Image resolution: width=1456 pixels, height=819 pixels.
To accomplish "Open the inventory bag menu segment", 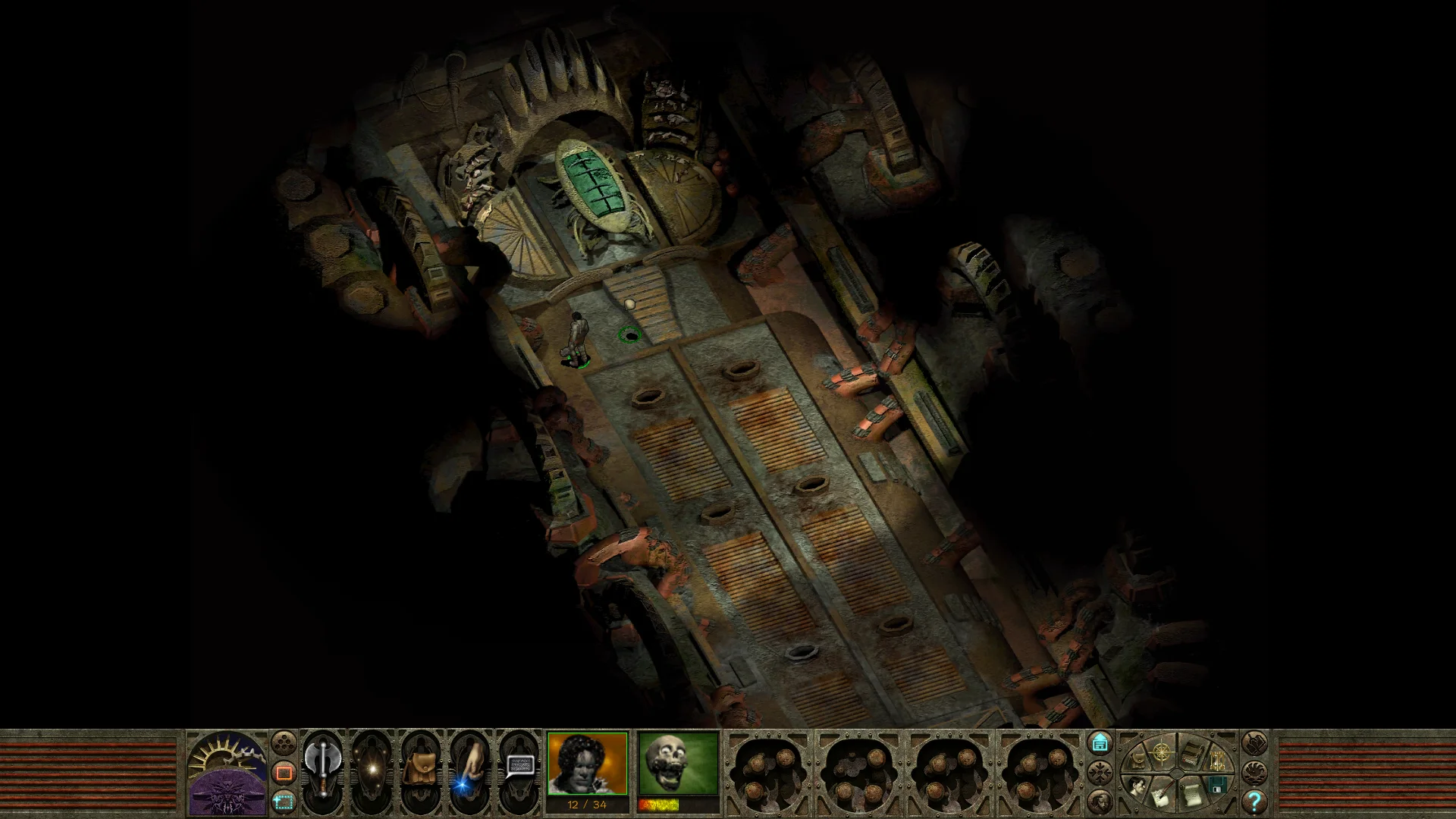I will (x=1137, y=760).
